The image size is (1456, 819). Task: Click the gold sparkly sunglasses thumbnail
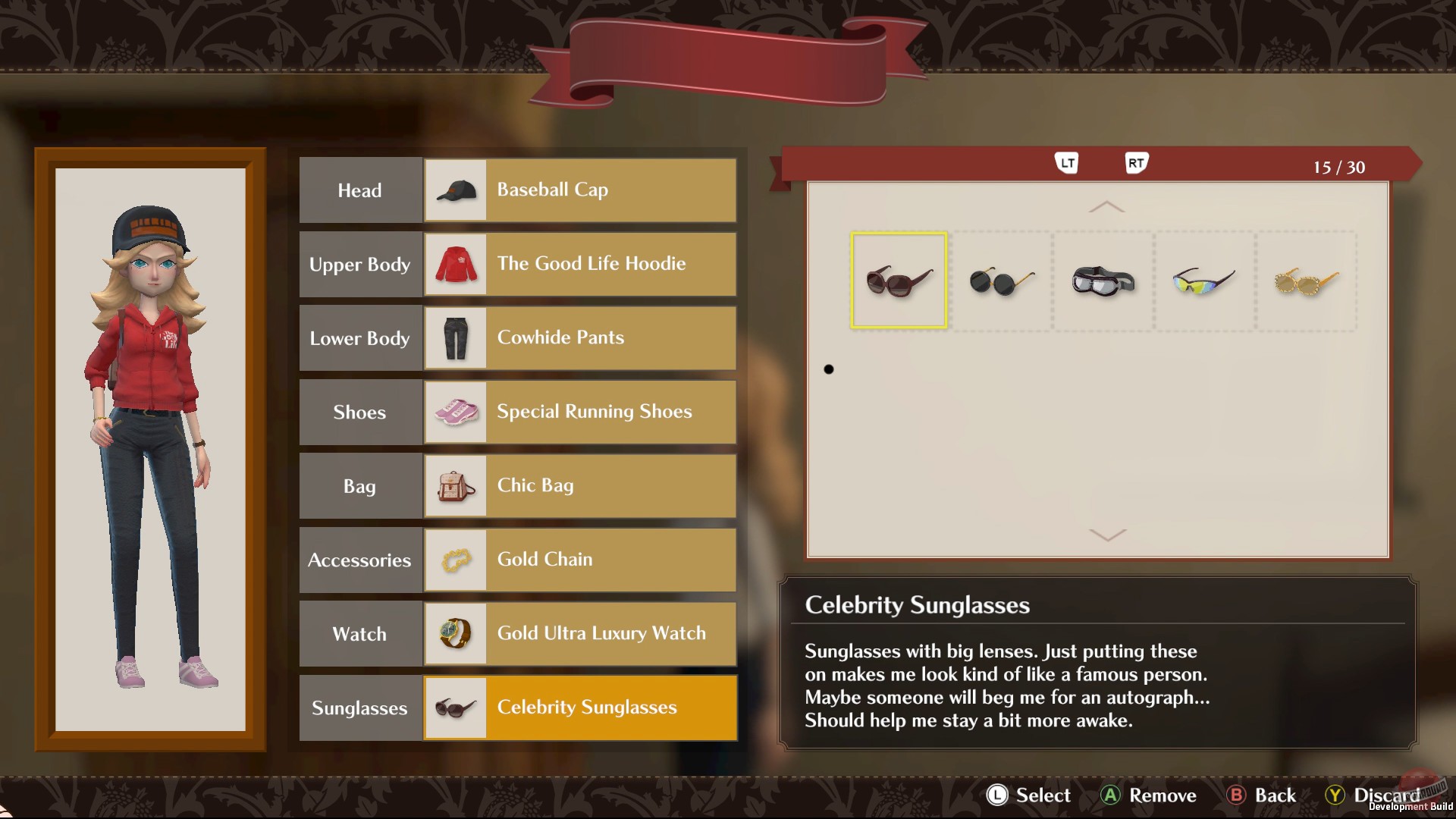1304,281
